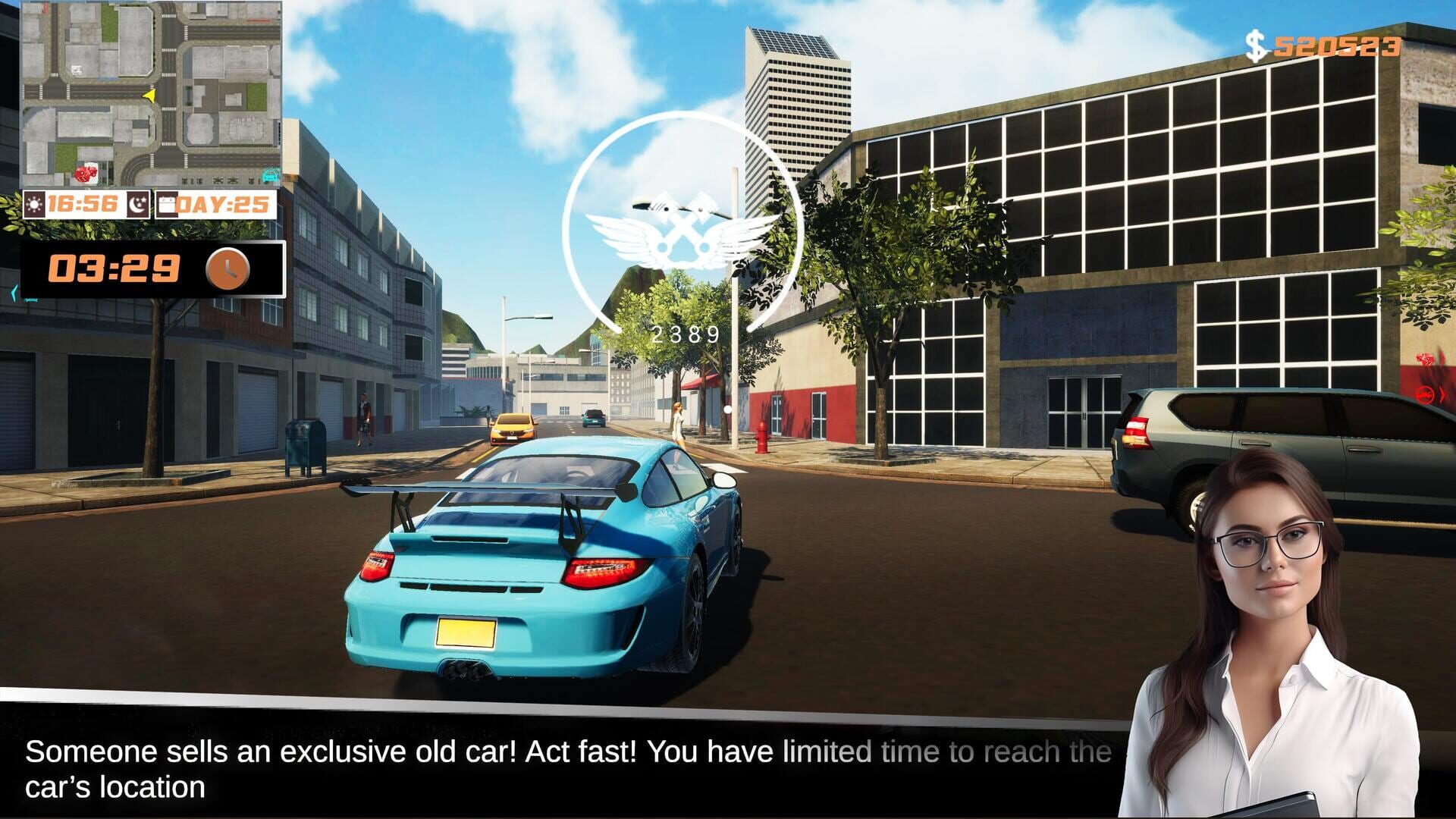This screenshot has height=819, width=1456.
Task: Click the circled red car marker on right edge
Action: (1424, 395)
